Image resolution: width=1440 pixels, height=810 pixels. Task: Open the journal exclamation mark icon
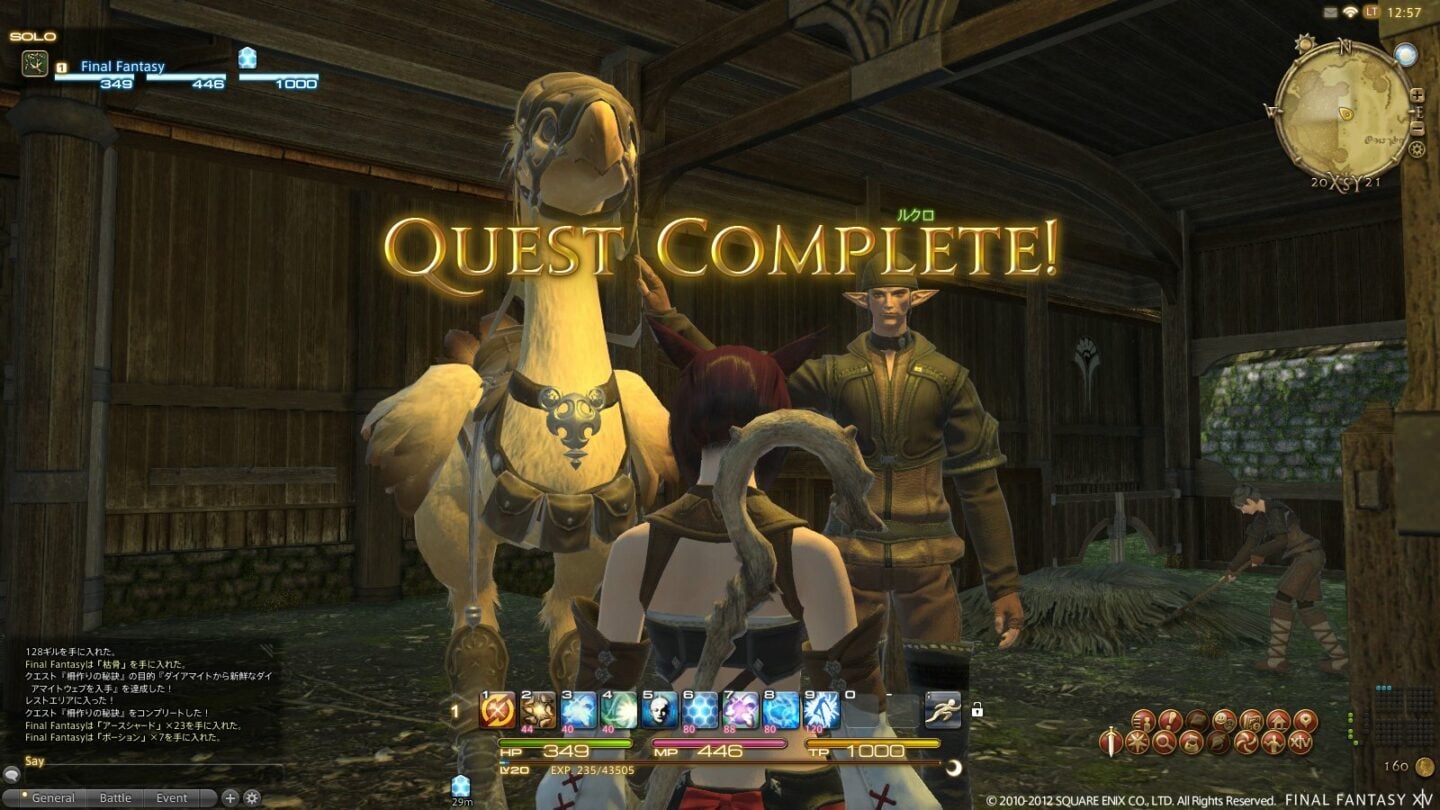1171,720
